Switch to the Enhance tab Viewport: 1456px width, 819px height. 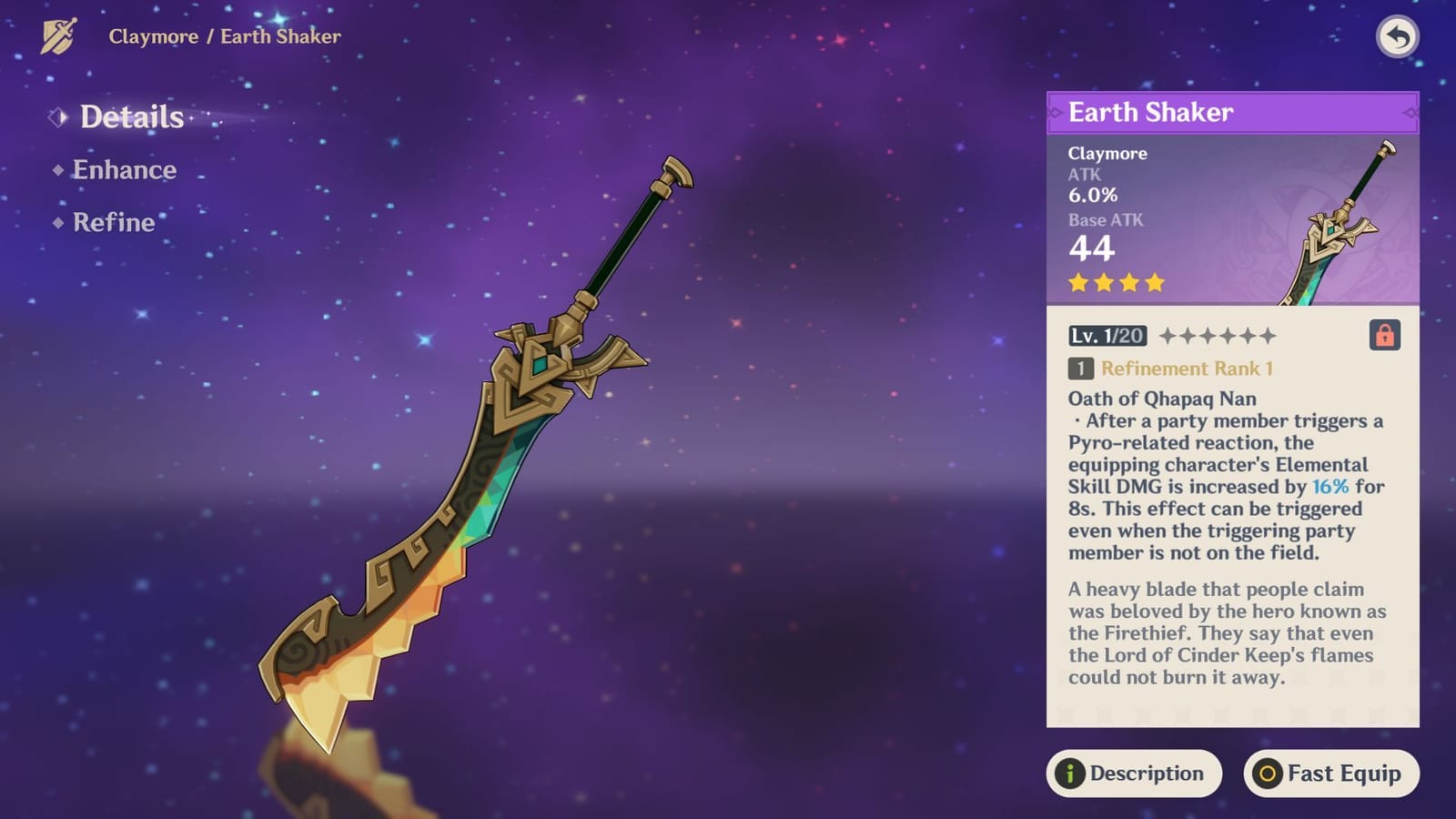tap(125, 169)
